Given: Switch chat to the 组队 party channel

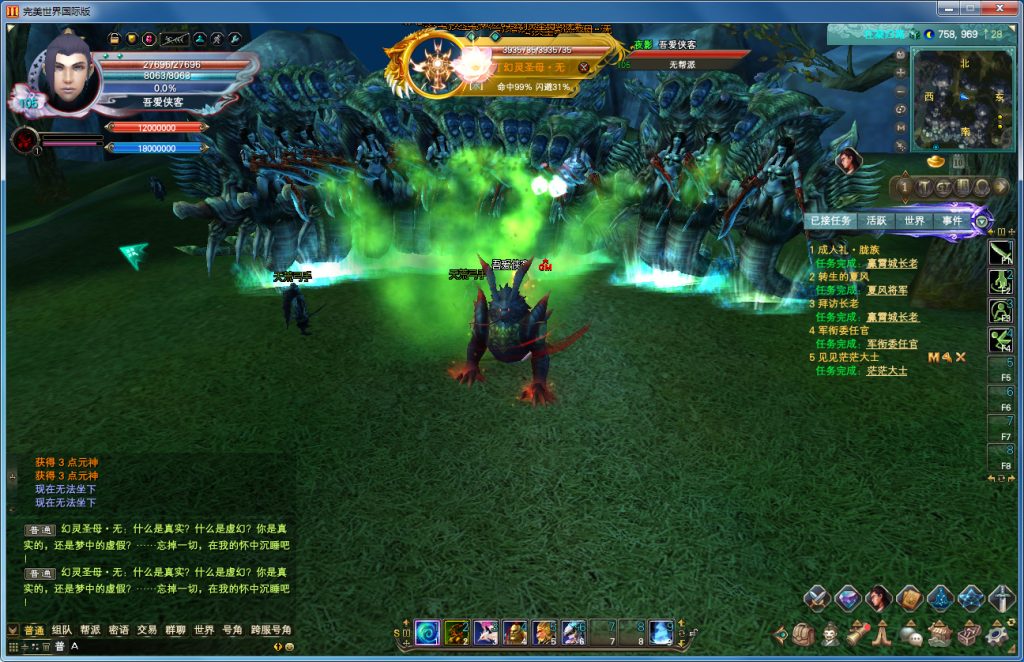Looking at the screenshot, I should coord(62,631).
